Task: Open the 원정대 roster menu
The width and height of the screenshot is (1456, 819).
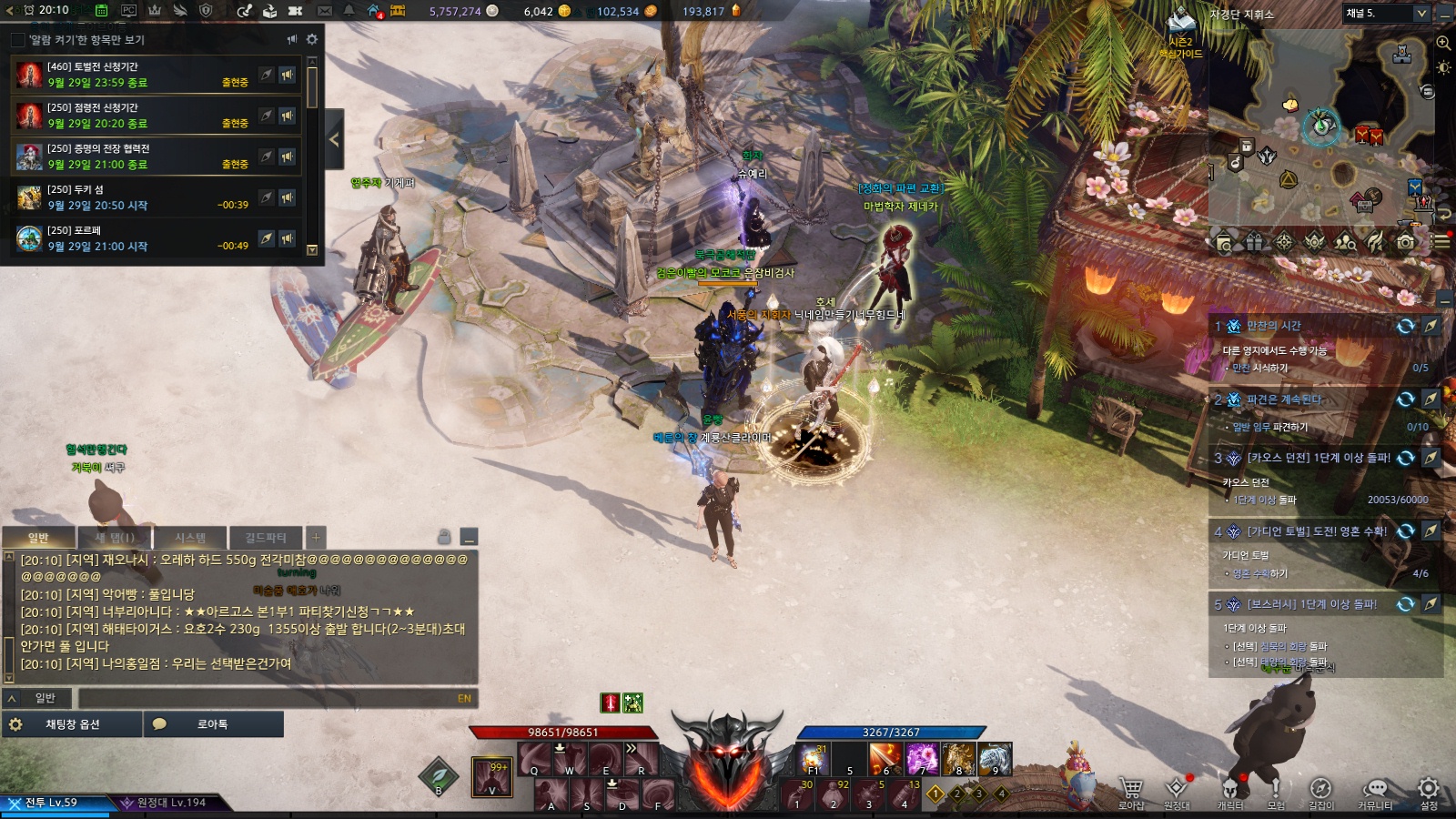Action: coord(1177,791)
